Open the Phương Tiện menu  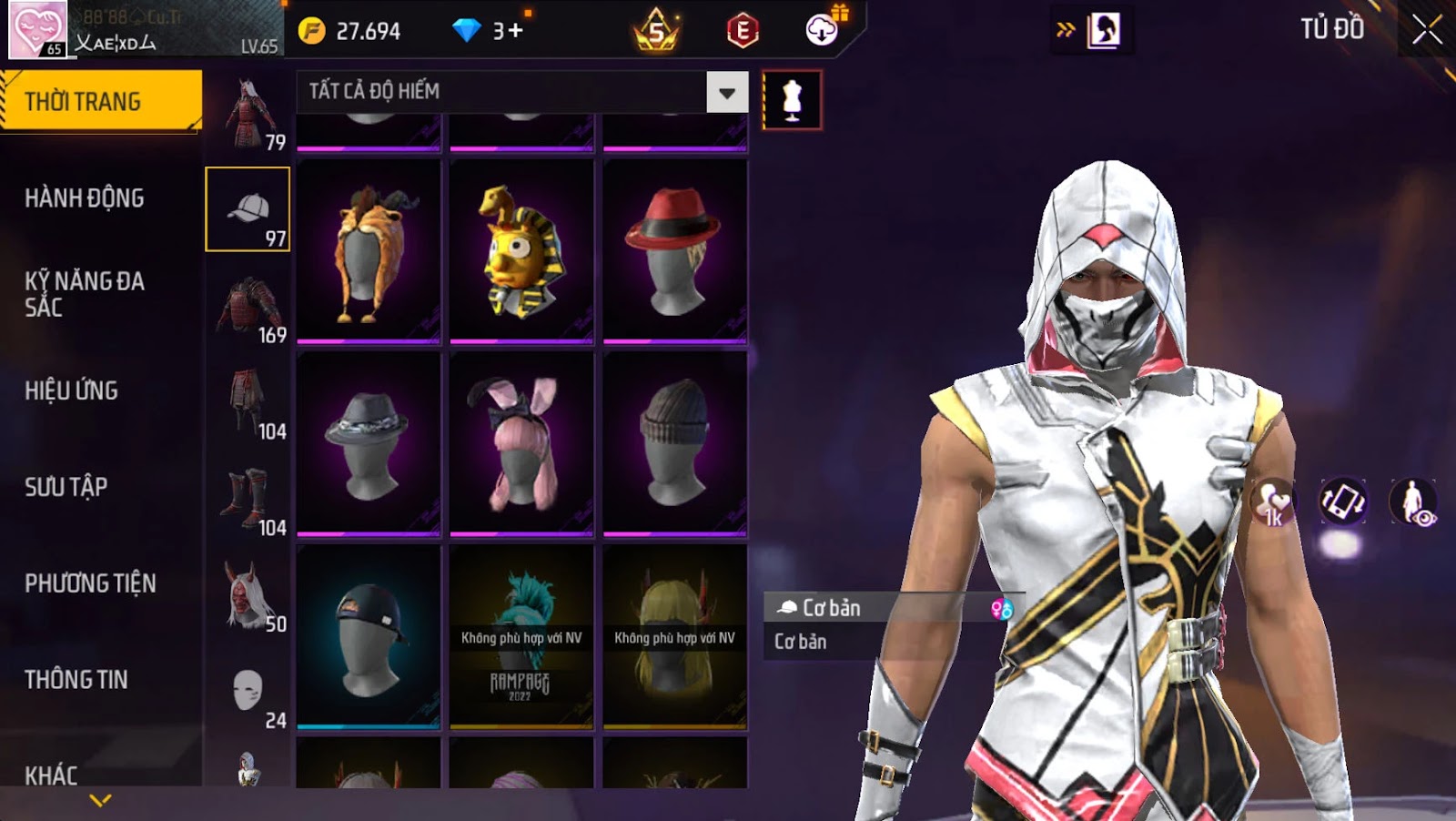coord(90,583)
